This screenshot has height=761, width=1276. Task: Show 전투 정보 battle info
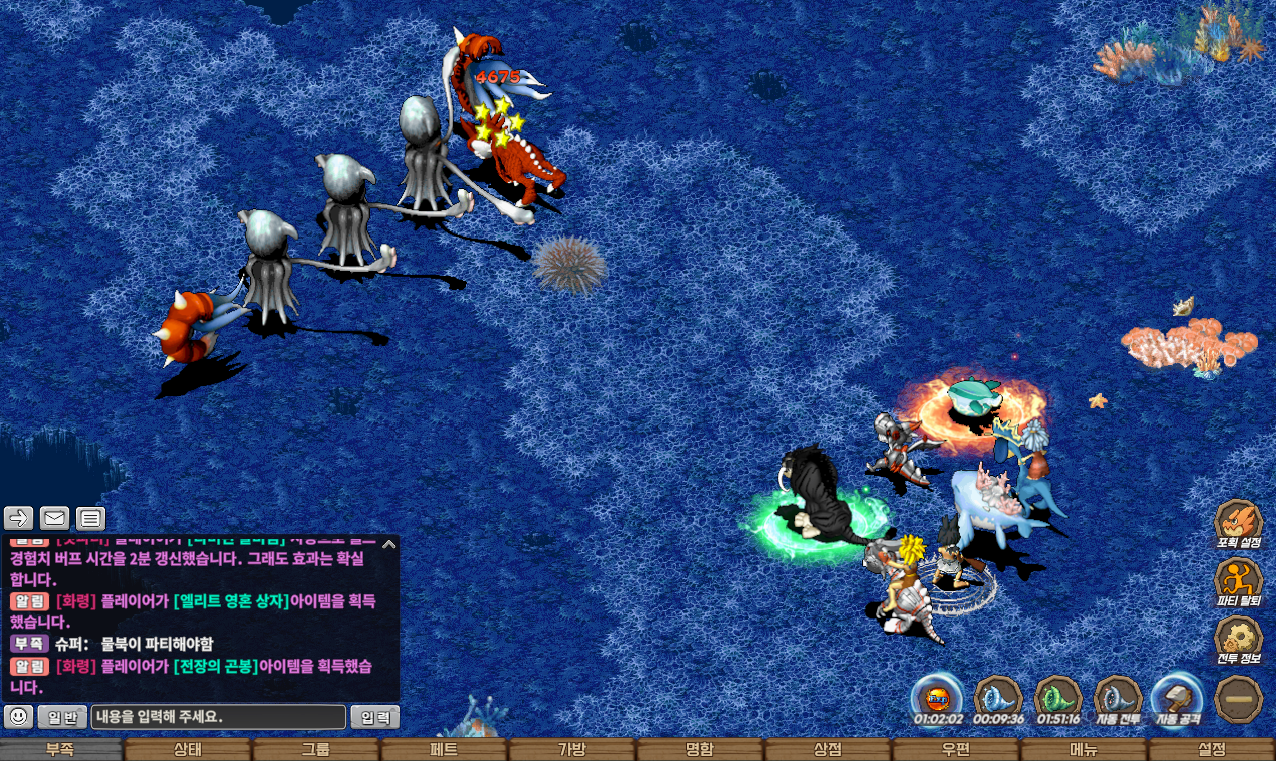point(1238,640)
